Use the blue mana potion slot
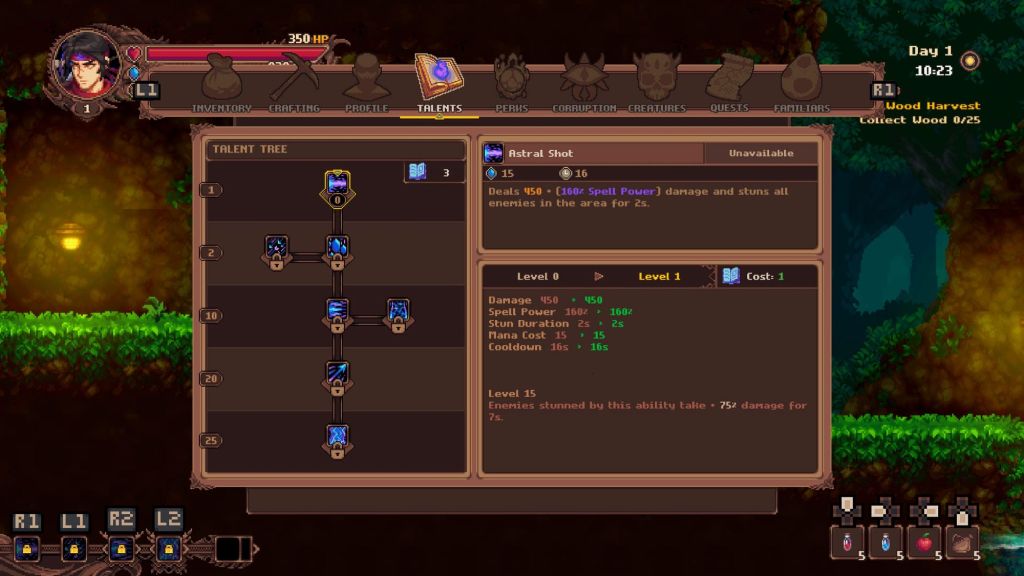The image size is (1024, 576). pos(885,542)
